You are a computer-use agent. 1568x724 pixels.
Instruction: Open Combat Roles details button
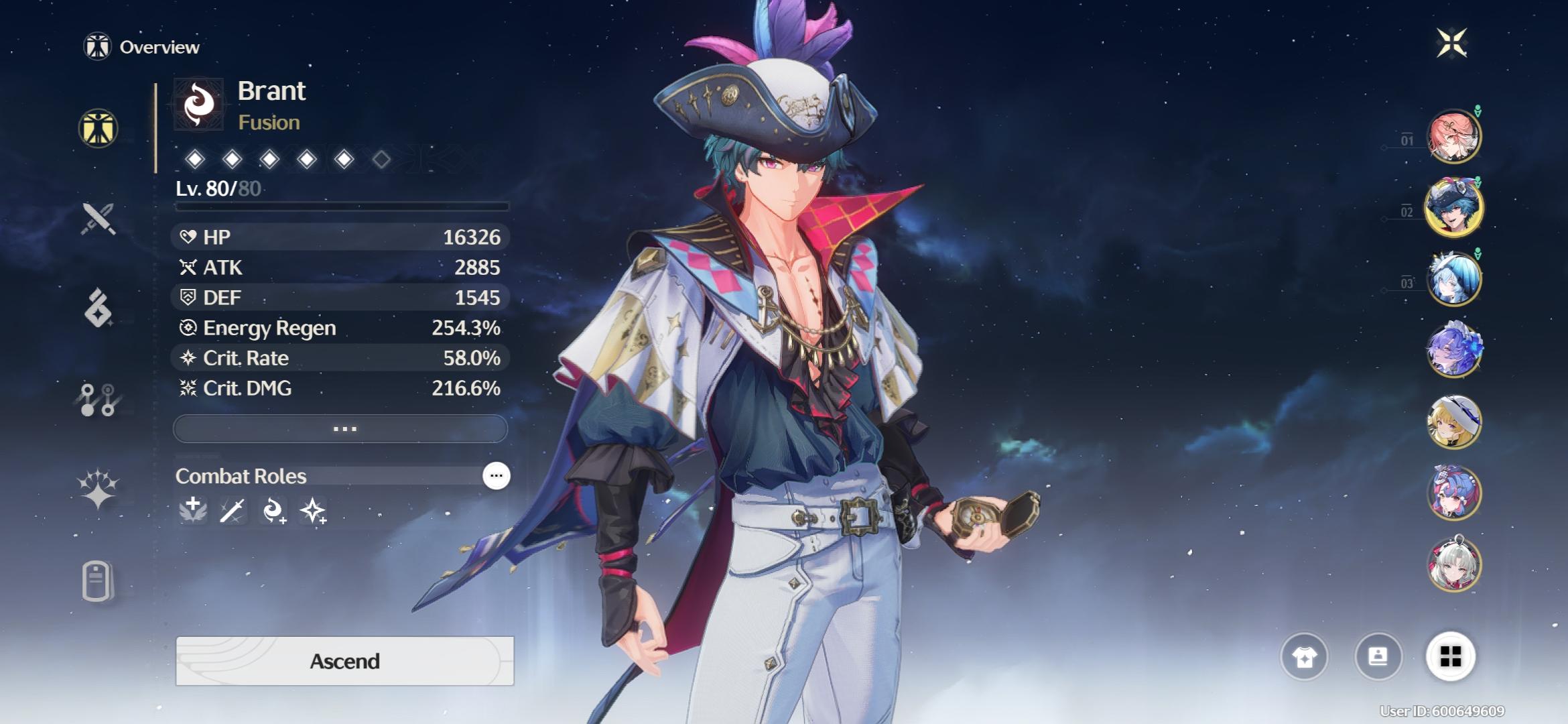pyautogui.click(x=496, y=476)
